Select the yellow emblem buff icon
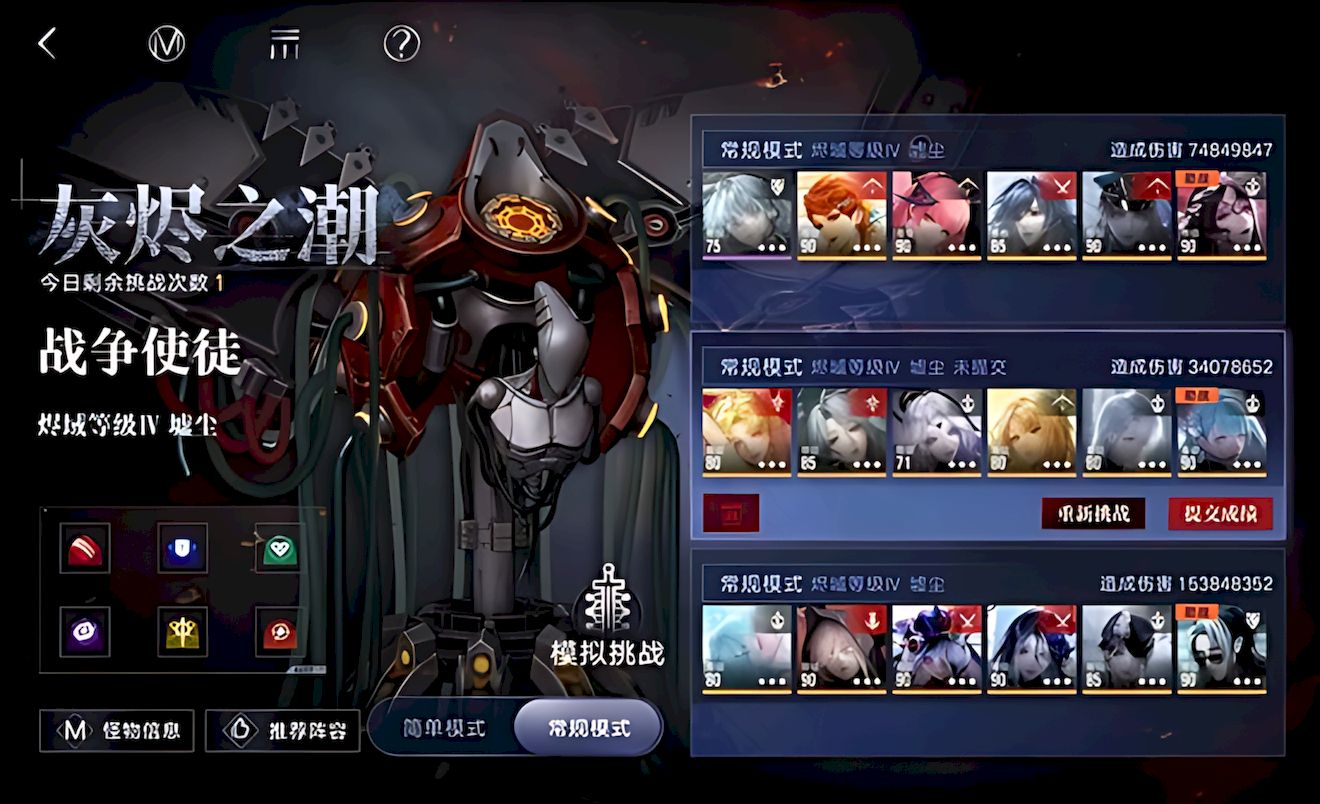The width and height of the screenshot is (1320, 804). click(182, 631)
